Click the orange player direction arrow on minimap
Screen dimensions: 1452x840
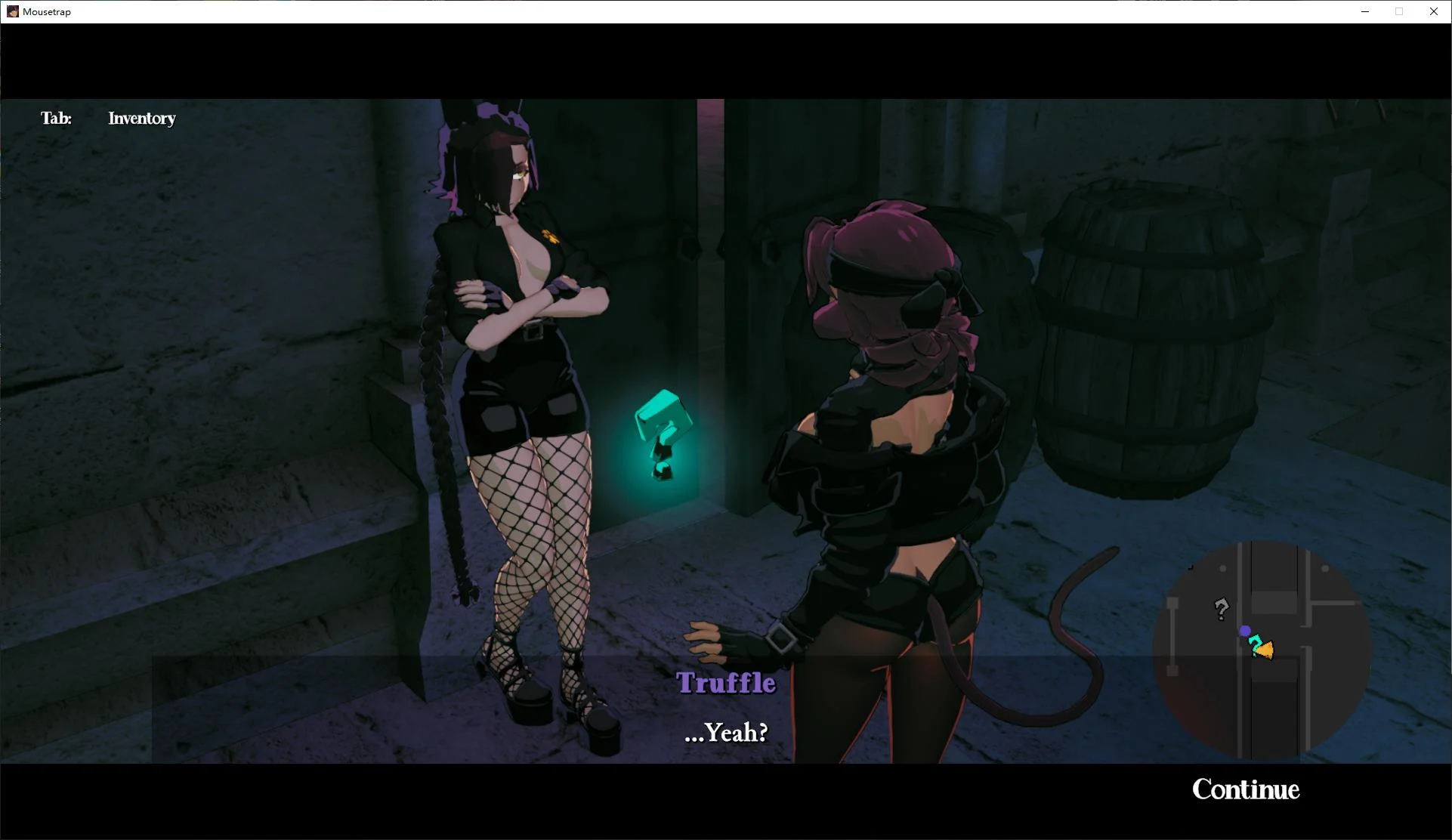click(1265, 650)
